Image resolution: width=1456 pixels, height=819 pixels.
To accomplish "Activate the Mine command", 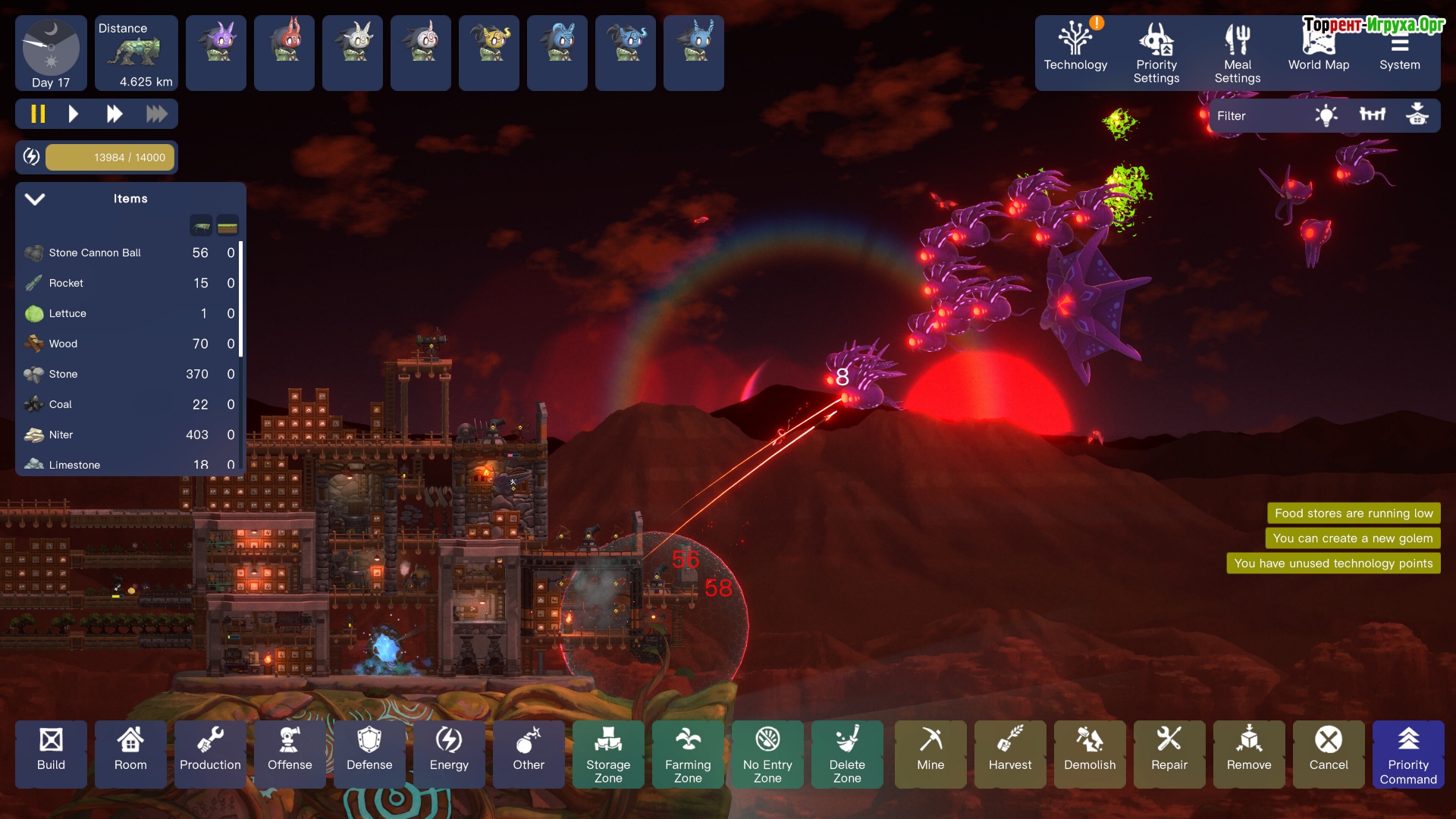I will (930, 752).
